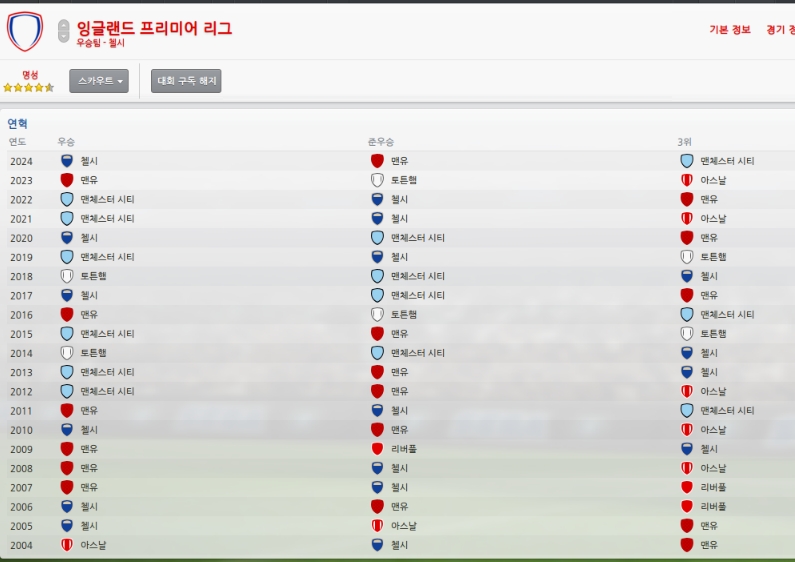Open 2016 champion 맨유
This screenshot has width=795, height=562.
click(x=89, y=315)
